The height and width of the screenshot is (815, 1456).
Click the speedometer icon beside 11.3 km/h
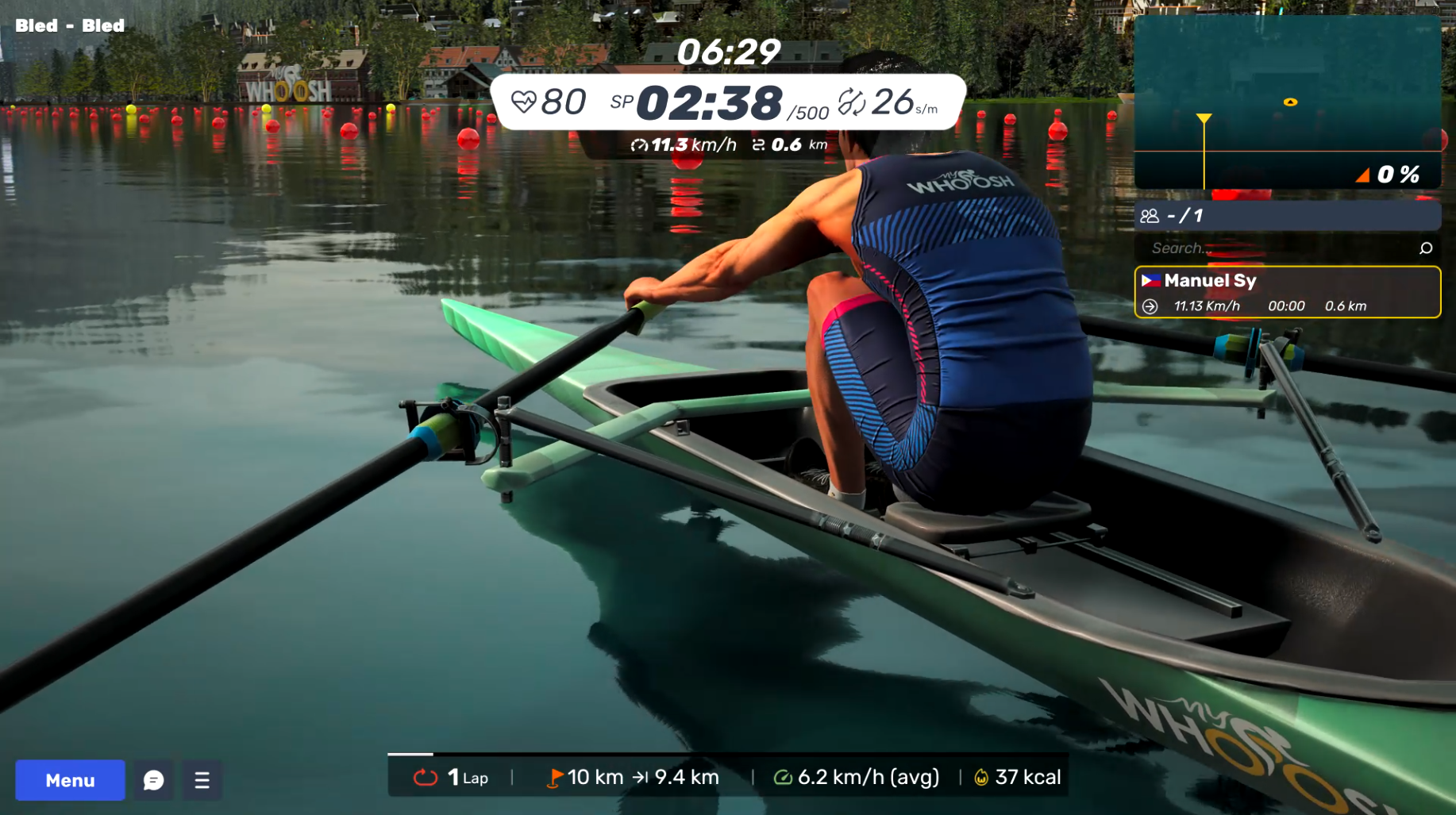click(x=640, y=144)
